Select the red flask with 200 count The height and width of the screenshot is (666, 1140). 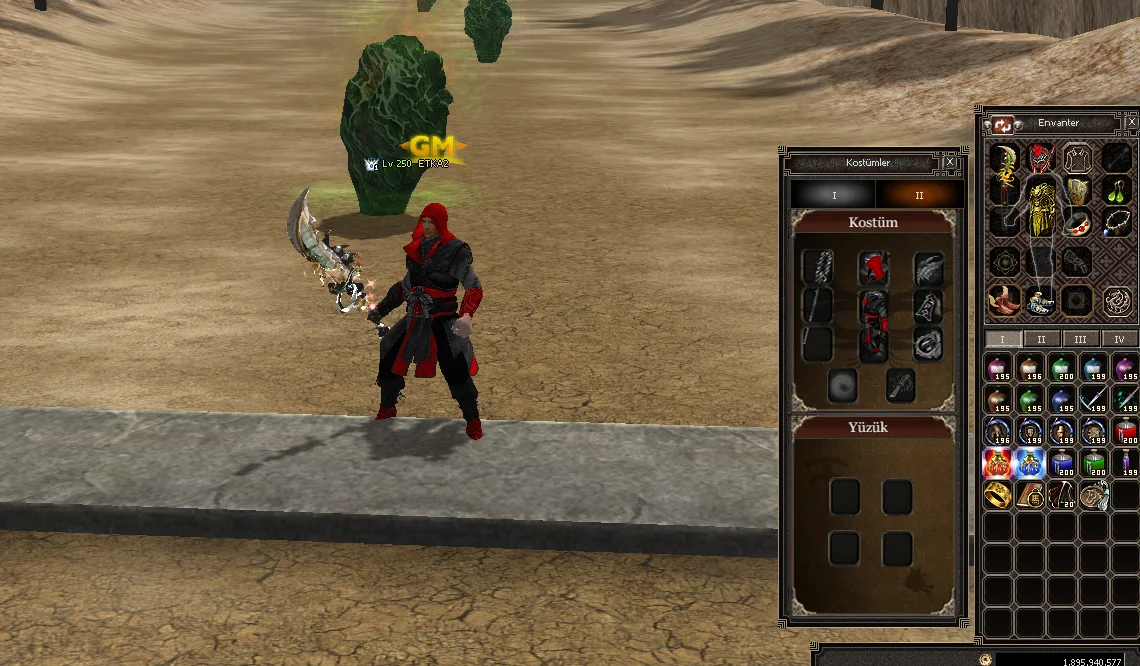click(1125, 431)
